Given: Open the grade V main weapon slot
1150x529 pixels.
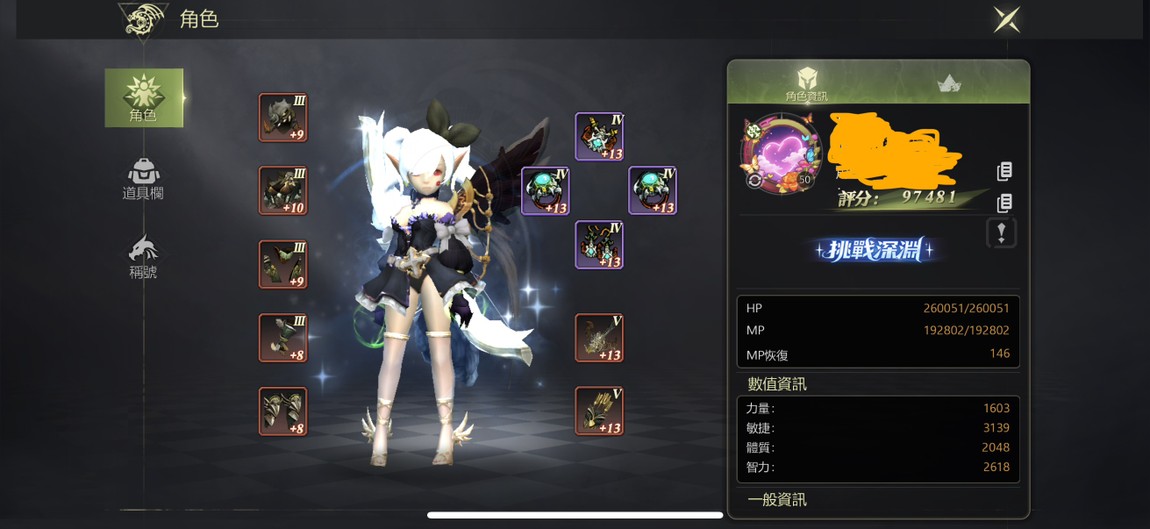Looking at the screenshot, I should (600, 338).
